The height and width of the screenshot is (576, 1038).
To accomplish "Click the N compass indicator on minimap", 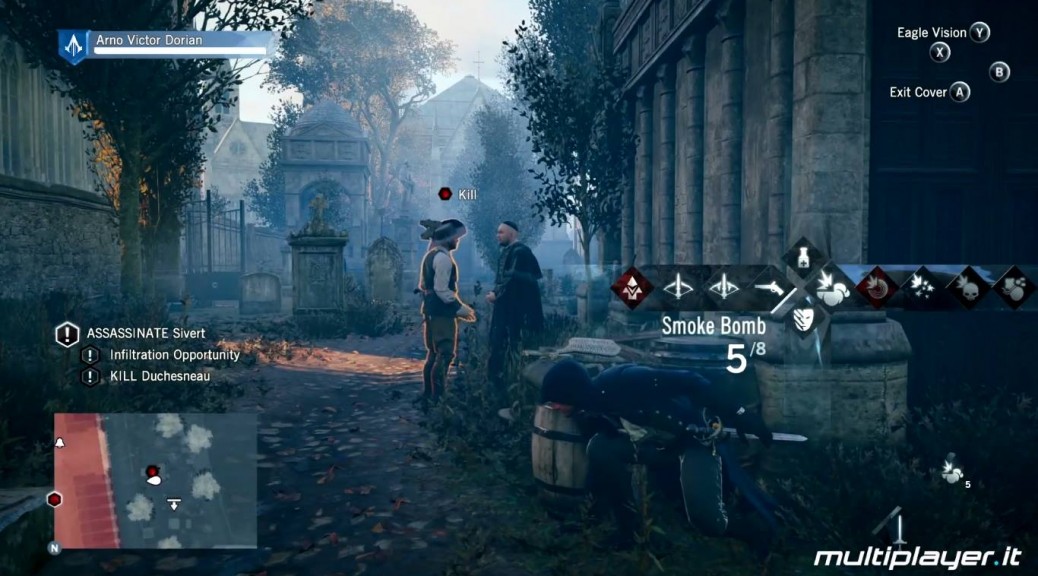I will pyautogui.click(x=54, y=548).
